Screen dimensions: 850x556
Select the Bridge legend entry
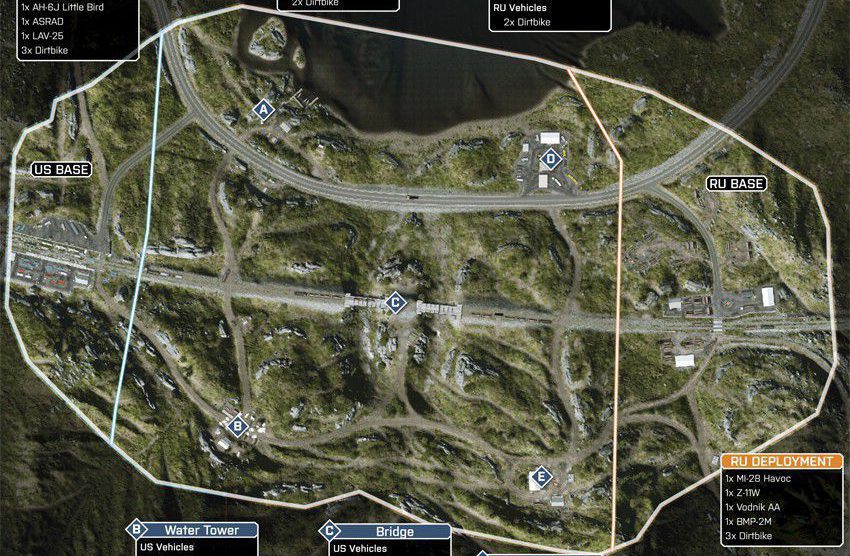pos(394,532)
